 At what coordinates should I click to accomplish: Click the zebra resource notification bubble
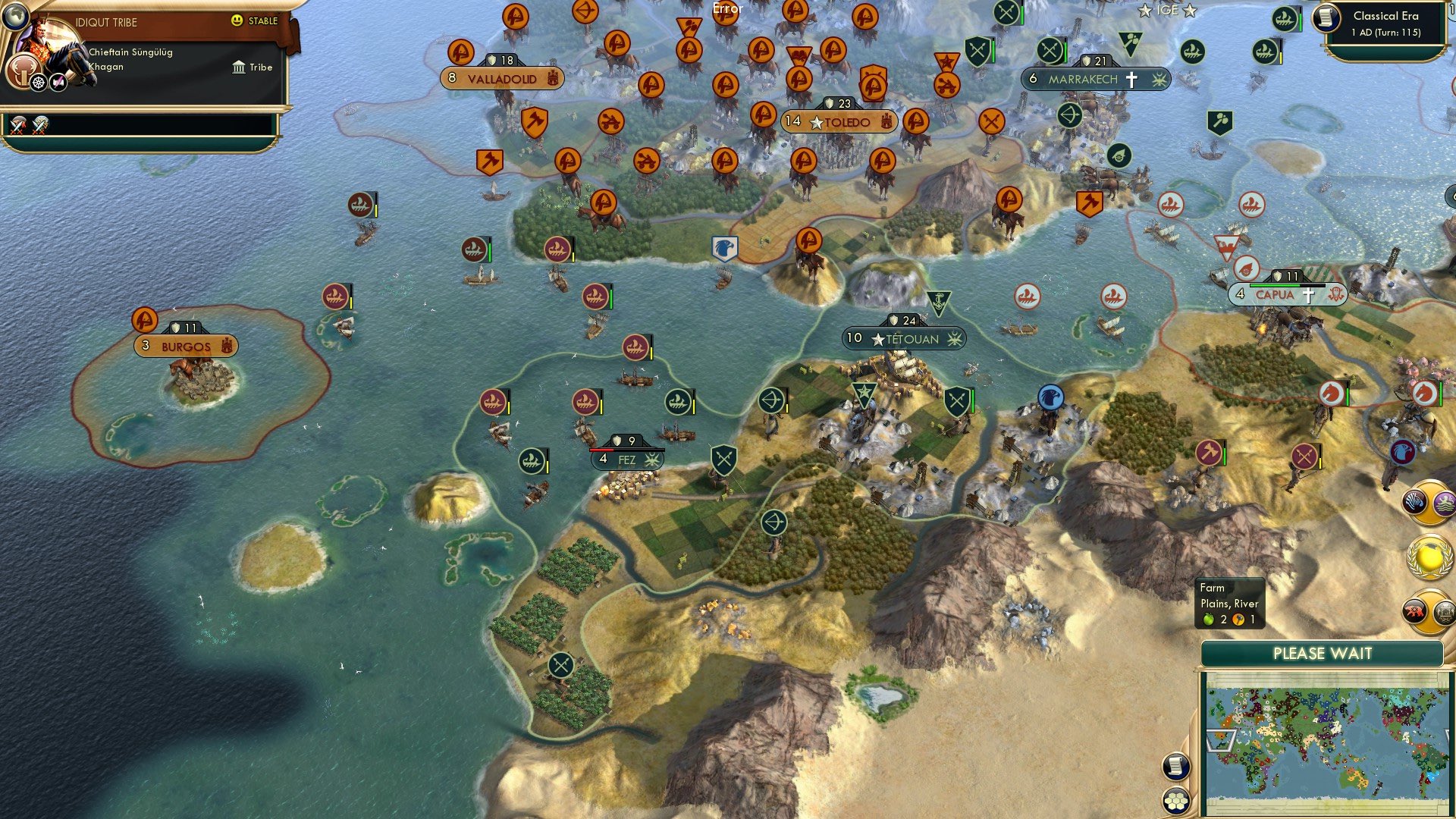1414,502
